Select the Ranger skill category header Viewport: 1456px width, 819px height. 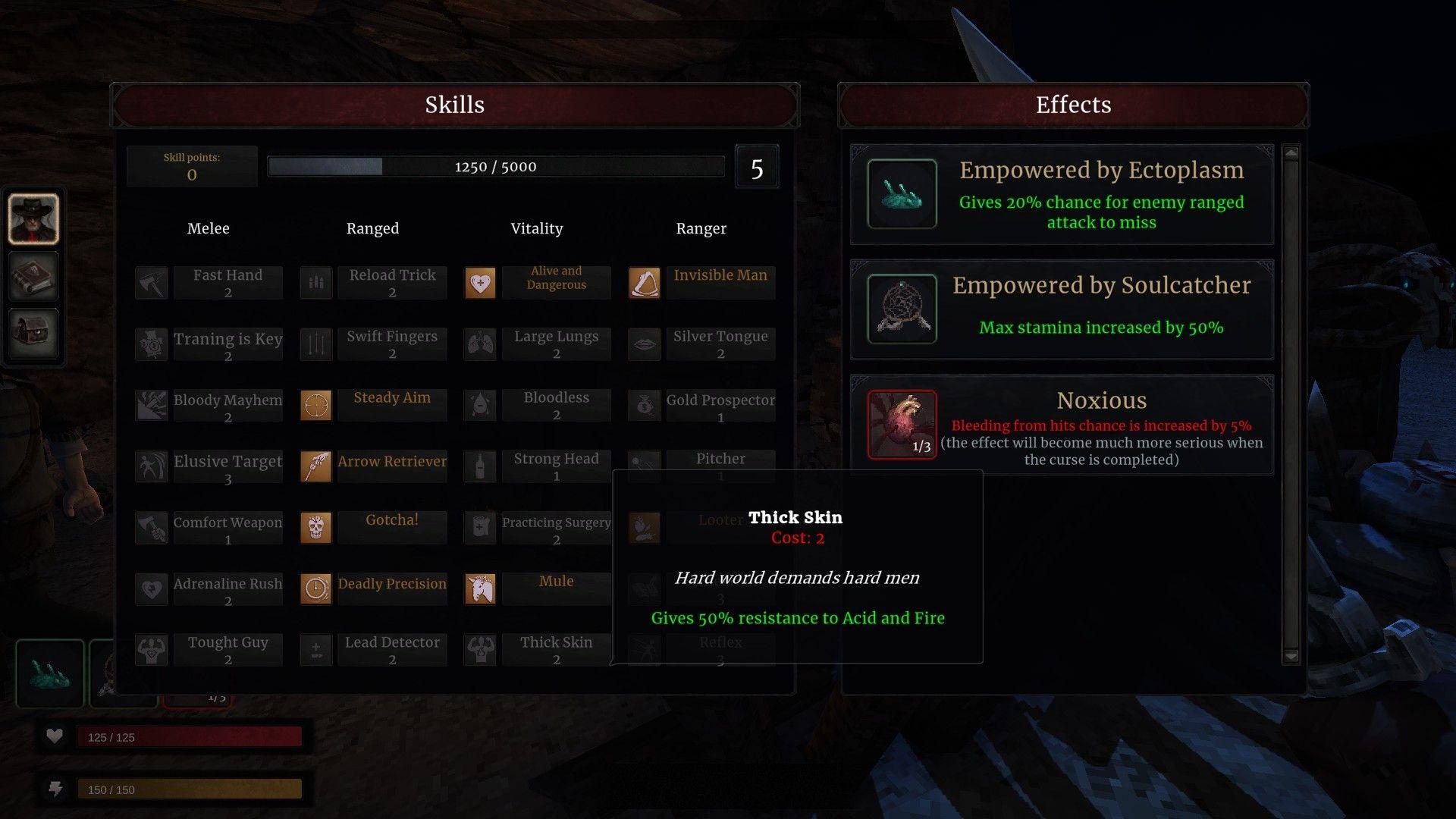coord(701,228)
